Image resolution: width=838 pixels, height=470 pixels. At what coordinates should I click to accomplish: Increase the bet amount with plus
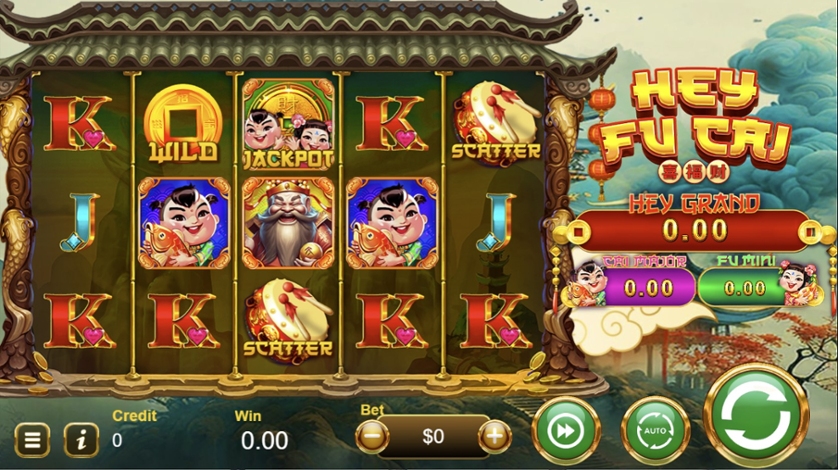point(494,436)
